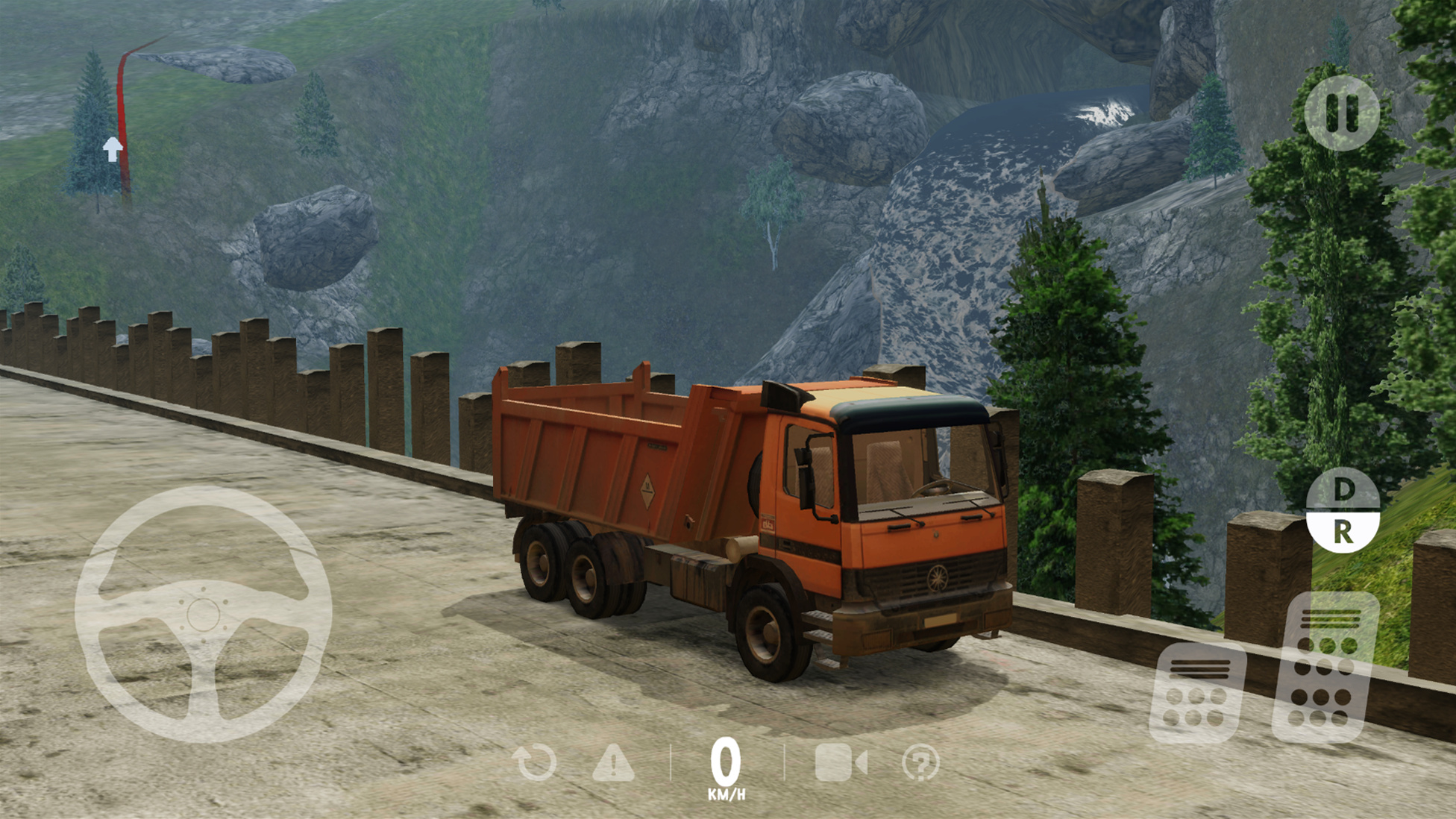Select Reverse gear (R)
1456x819 pixels.
coord(1343,532)
